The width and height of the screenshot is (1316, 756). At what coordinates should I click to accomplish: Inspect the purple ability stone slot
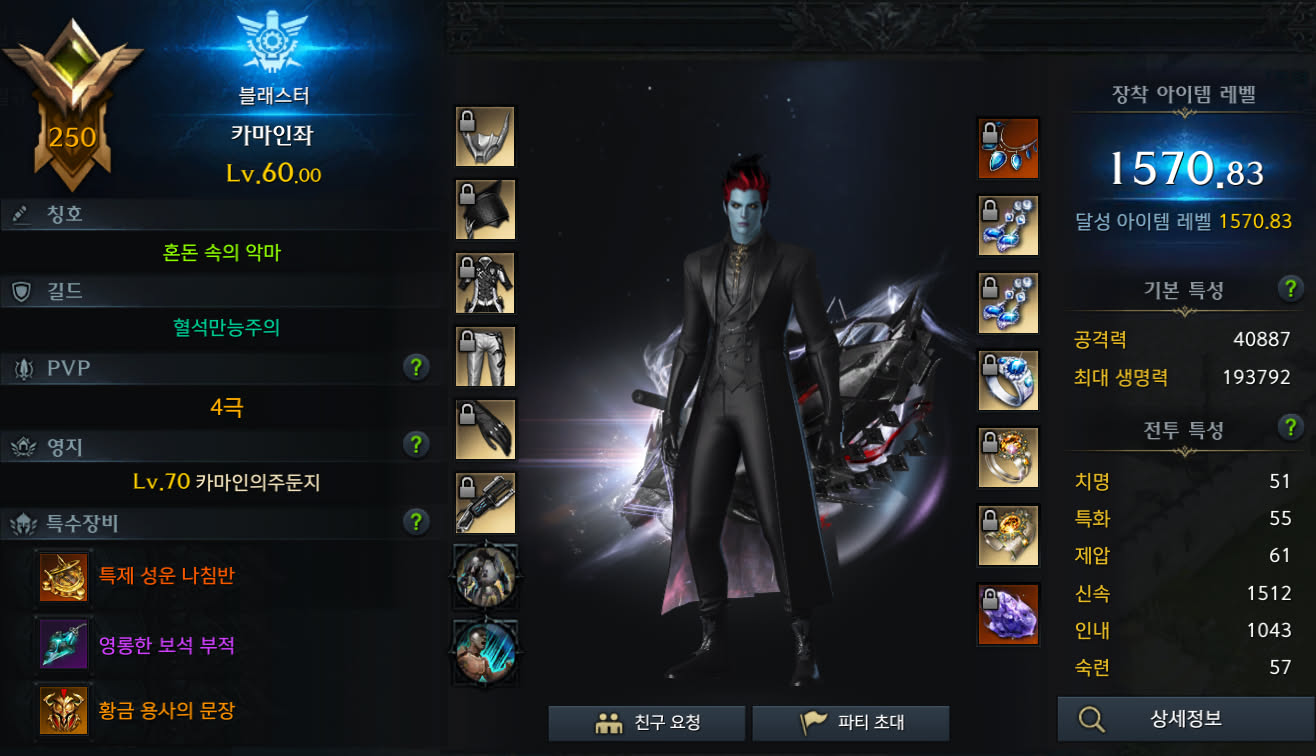click(1008, 613)
